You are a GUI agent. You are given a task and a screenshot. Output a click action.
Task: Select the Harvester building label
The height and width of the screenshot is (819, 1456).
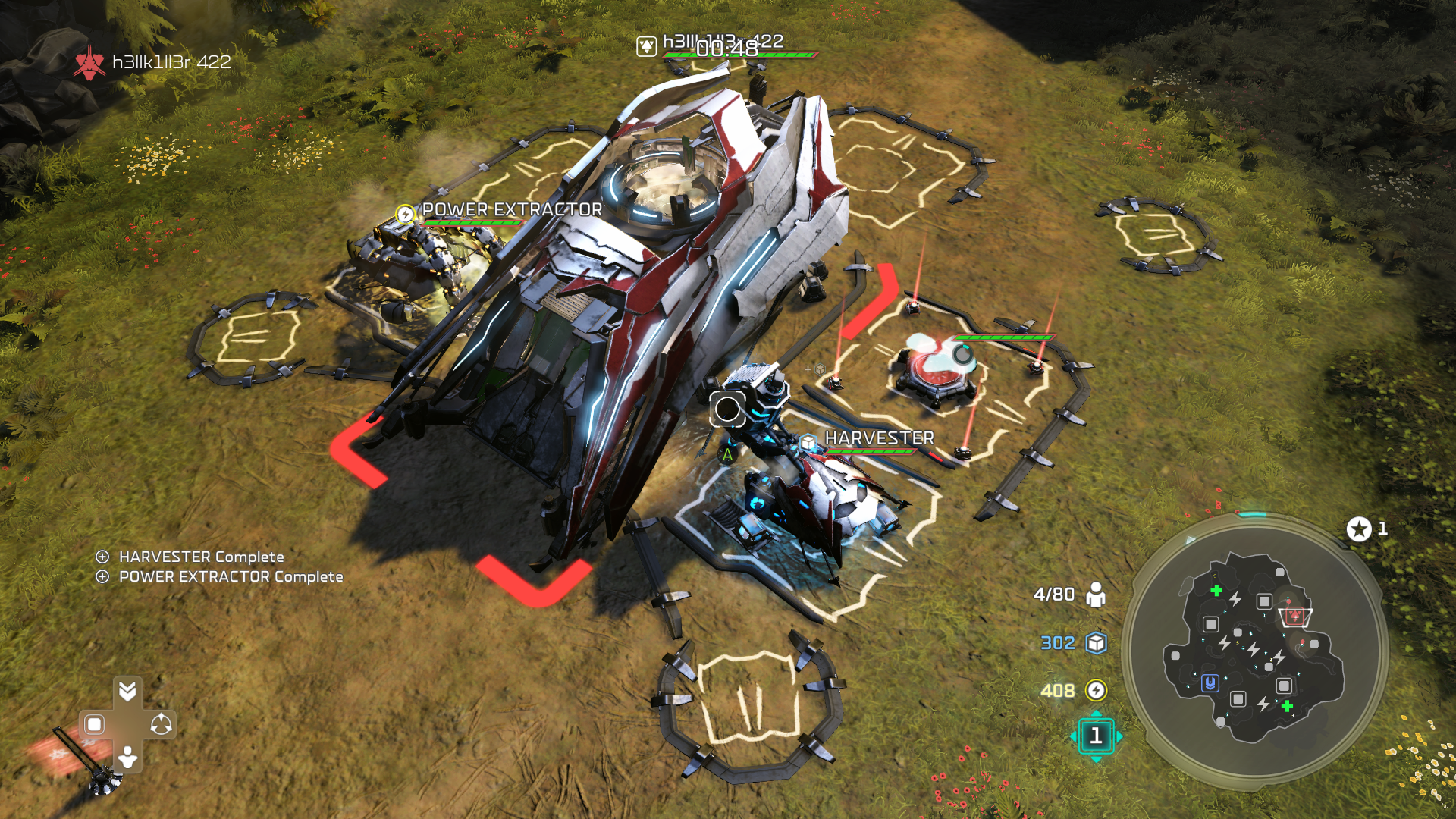tap(879, 438)
